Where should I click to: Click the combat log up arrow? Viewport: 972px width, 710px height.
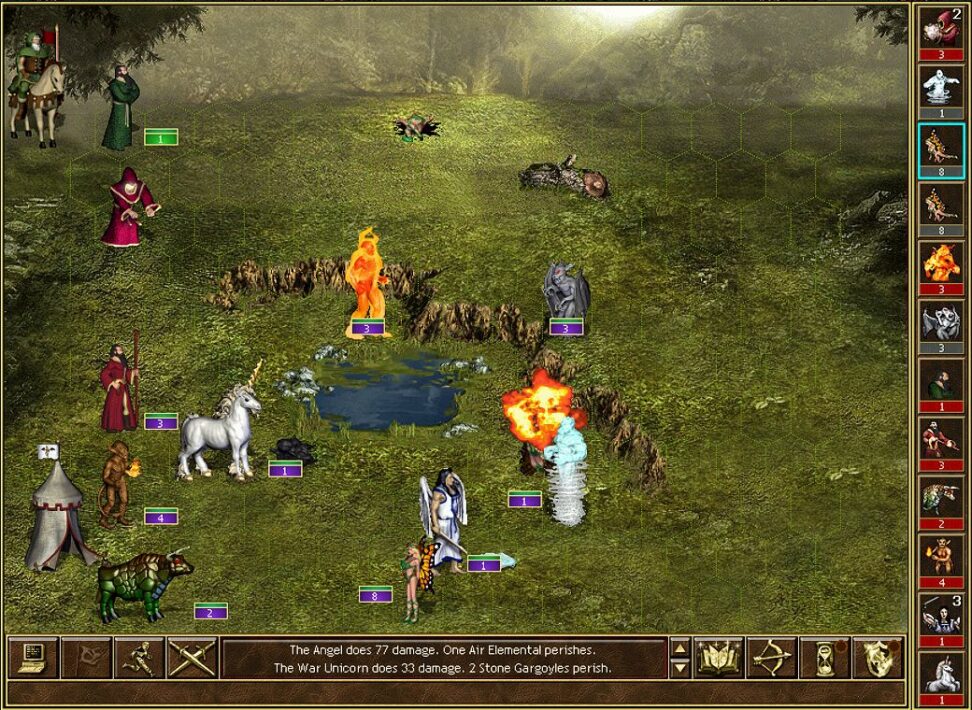679,648
